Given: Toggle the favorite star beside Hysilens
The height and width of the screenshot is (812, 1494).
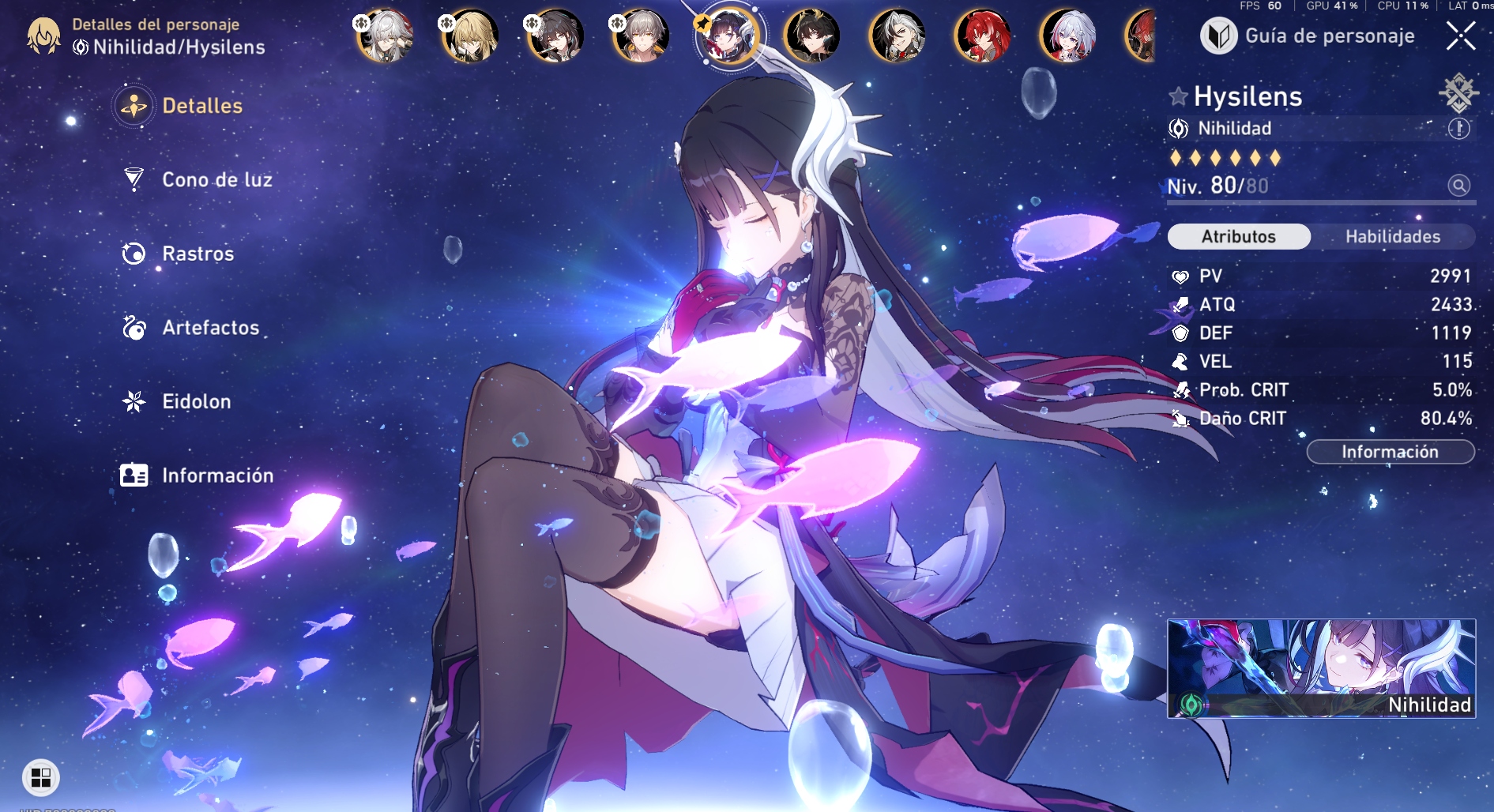Looking at the screenshot, I should pyautogui.click(x=1178, y=96).
